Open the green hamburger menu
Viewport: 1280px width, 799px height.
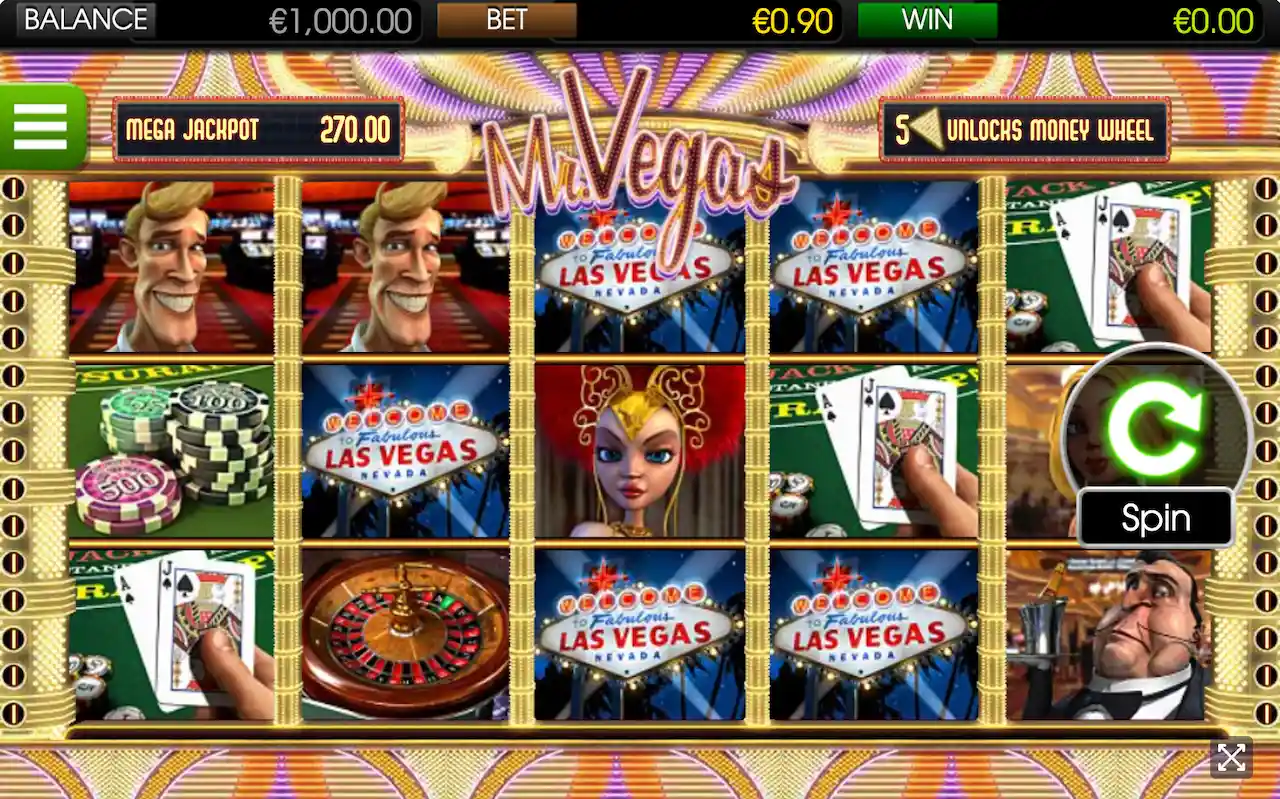41,127
